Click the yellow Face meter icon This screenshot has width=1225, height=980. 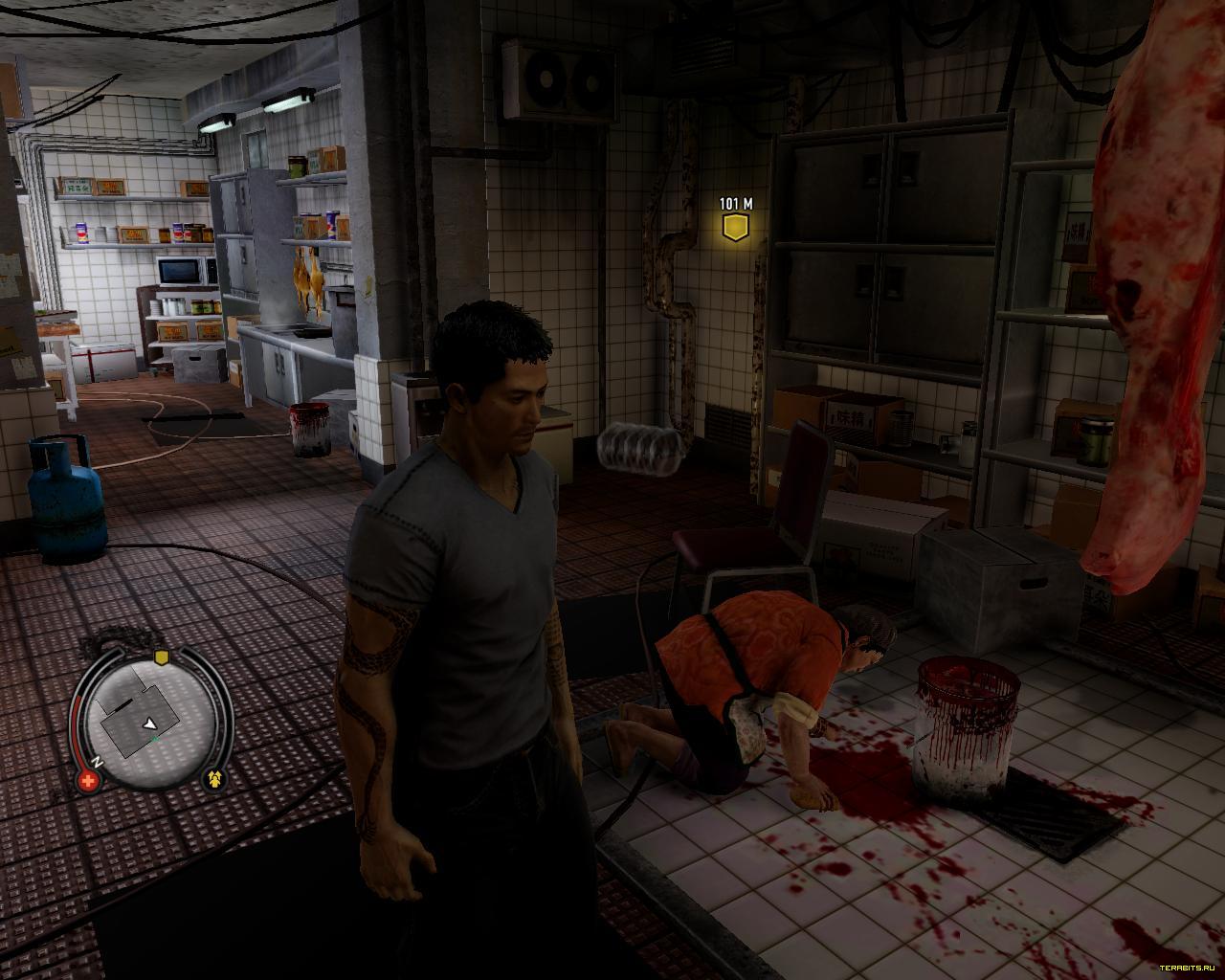coord(216,780)
